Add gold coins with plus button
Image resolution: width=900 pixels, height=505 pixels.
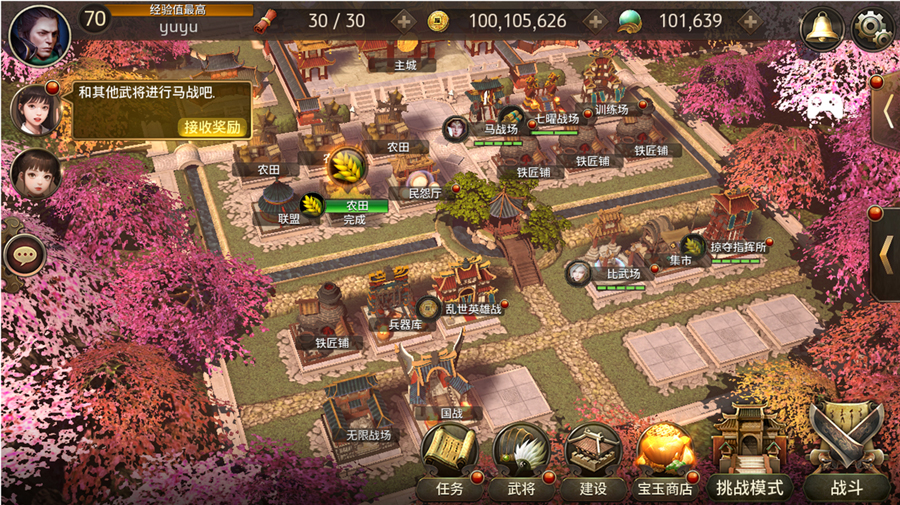point(594,21)
